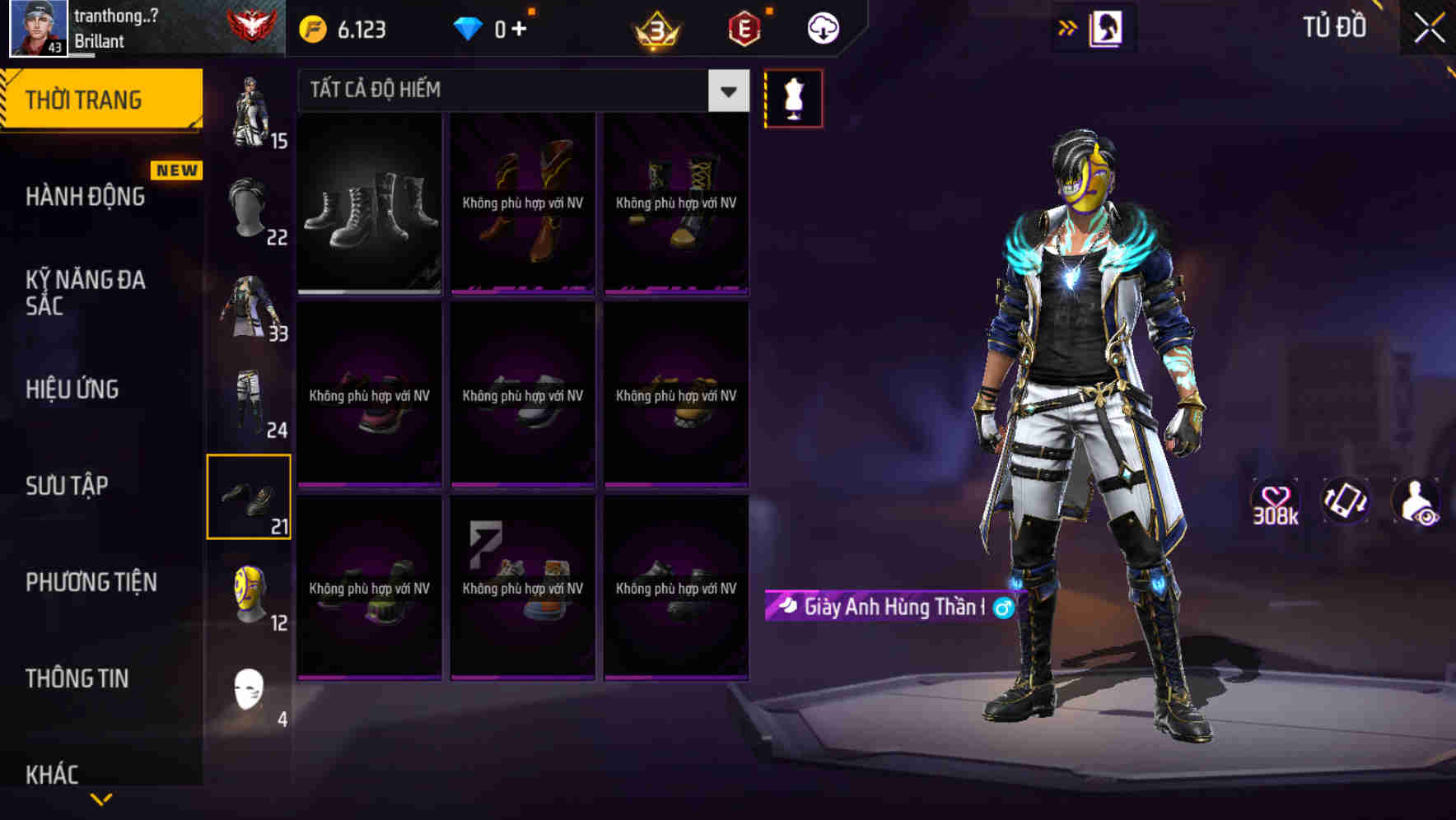Open the mannequin display icon beside rarity filter
The image size is (1456, 820).
tap(793, 97)
